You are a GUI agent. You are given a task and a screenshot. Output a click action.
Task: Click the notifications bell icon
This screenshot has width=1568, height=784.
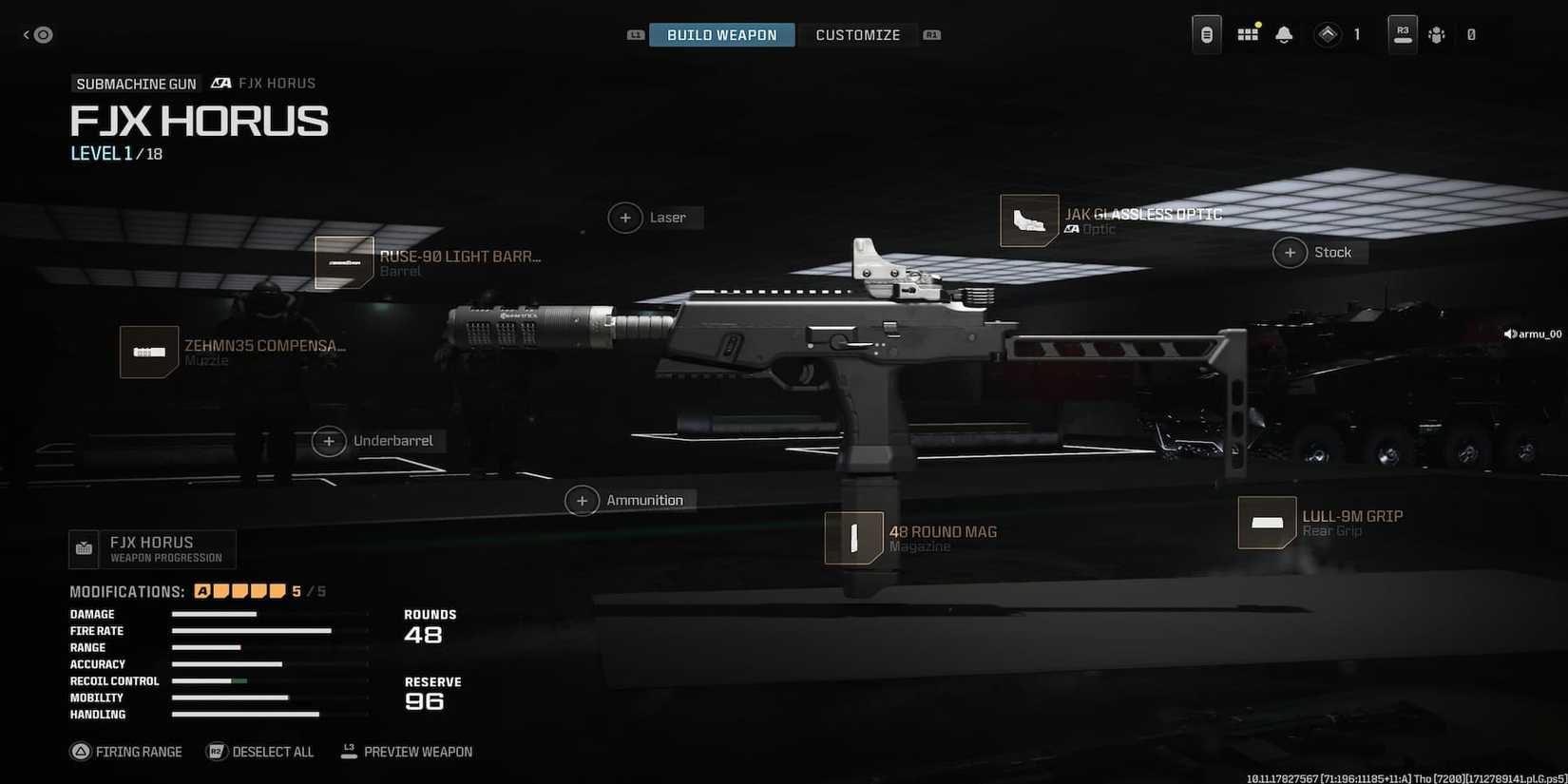point(1284,33)
